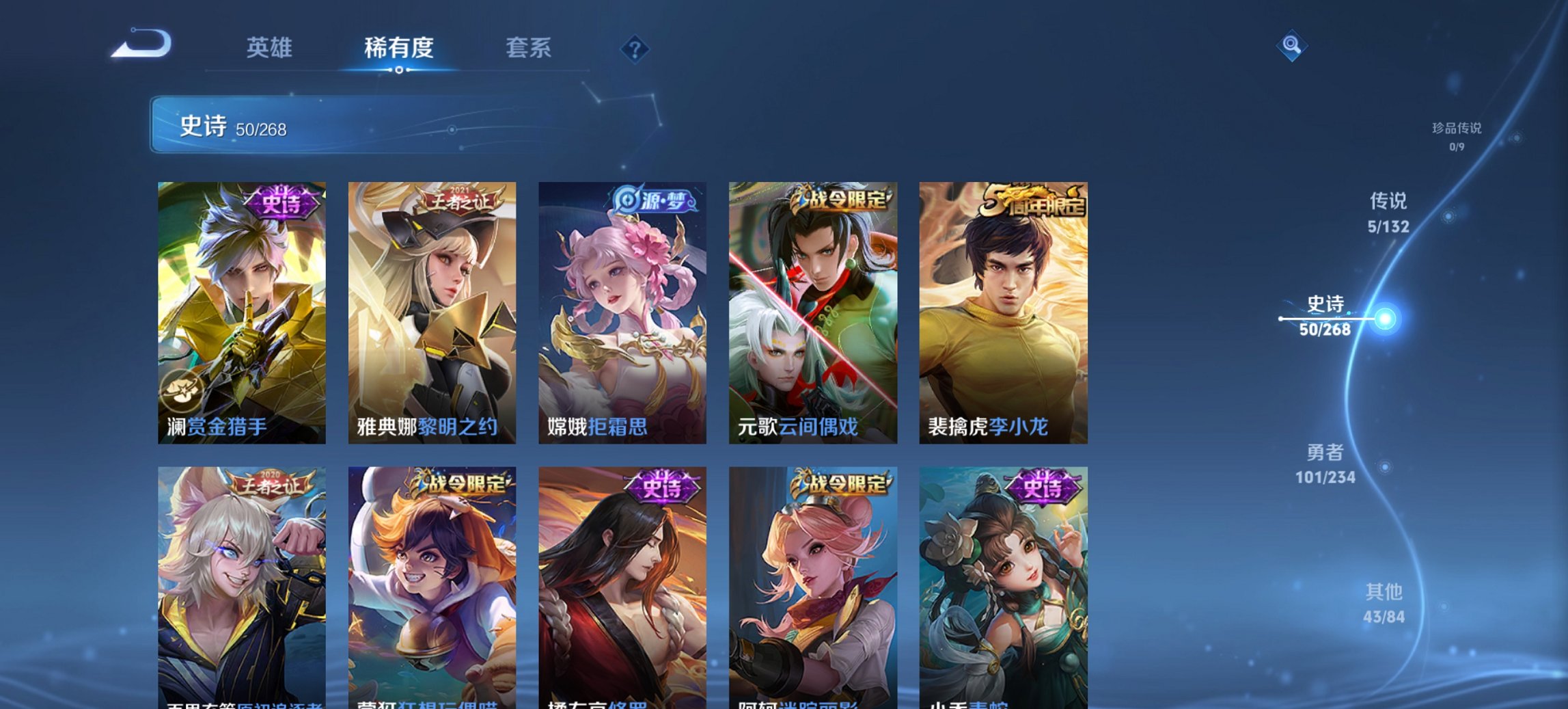Click the question mark help icon

click(x=635, y=49)
